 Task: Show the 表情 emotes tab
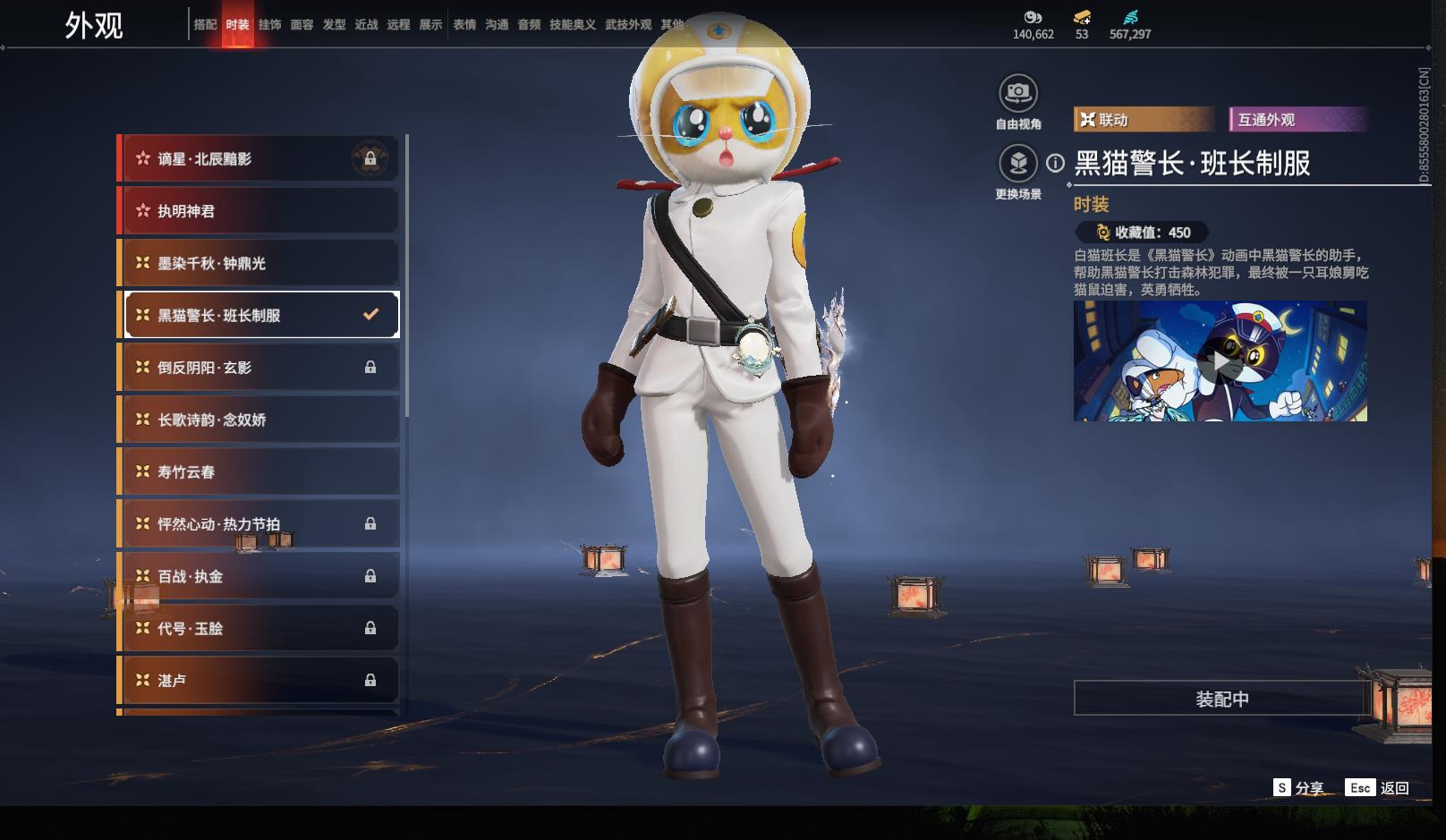click(x=464, y=24)
